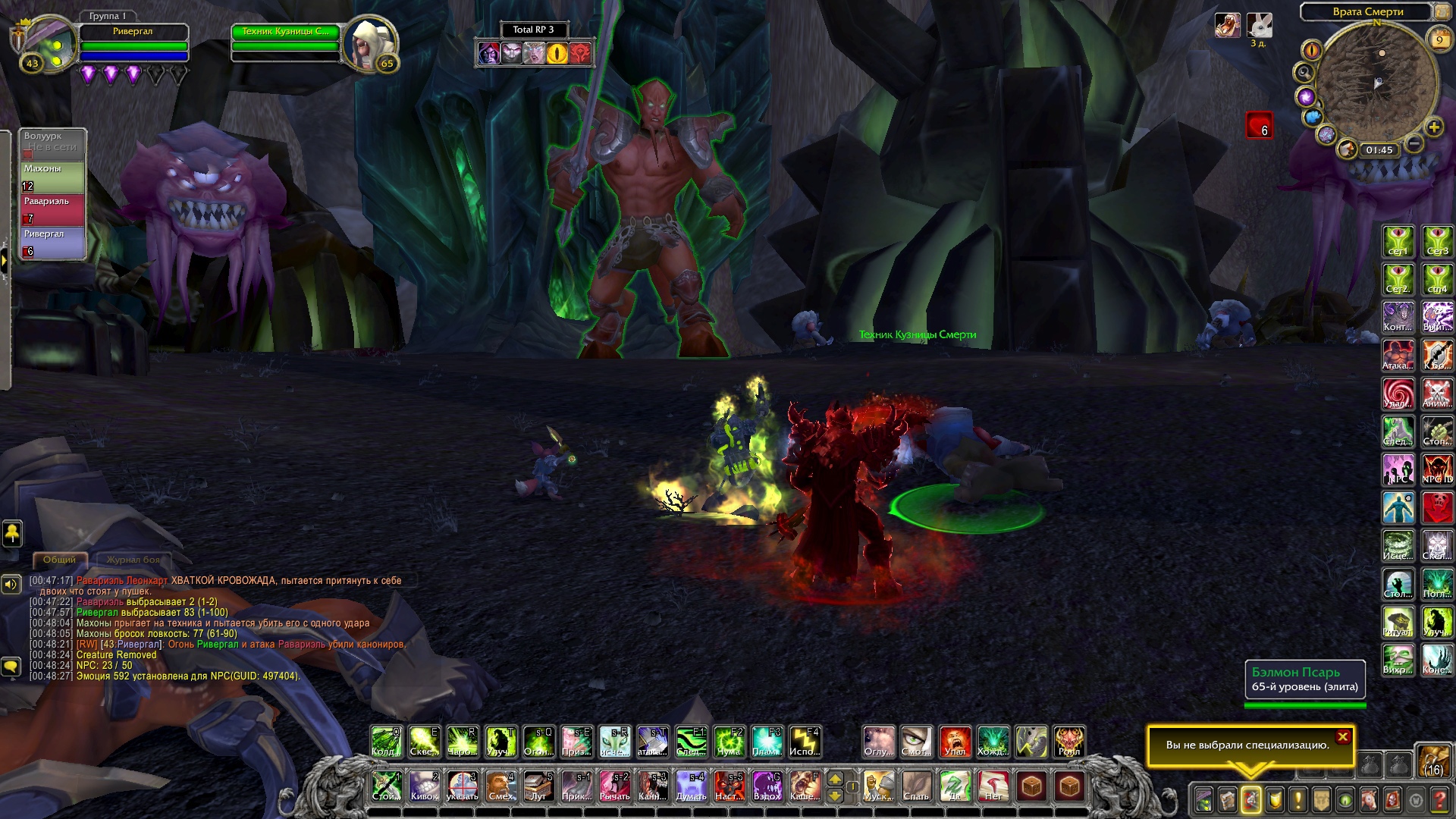Open the calendar button showing 9
This screenshot has height=819, width=1456.
[1439, 40]
